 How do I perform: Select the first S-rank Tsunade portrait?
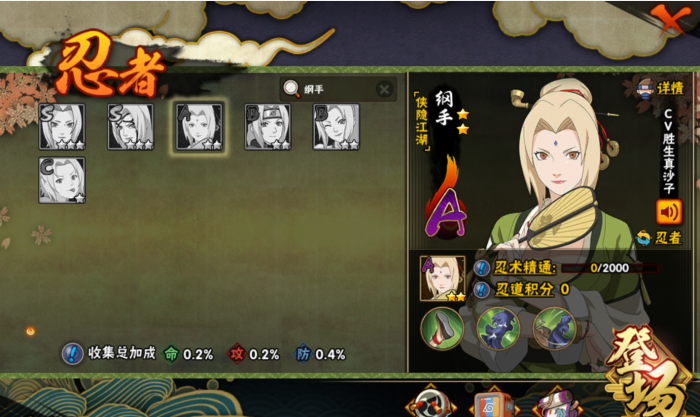61,127
